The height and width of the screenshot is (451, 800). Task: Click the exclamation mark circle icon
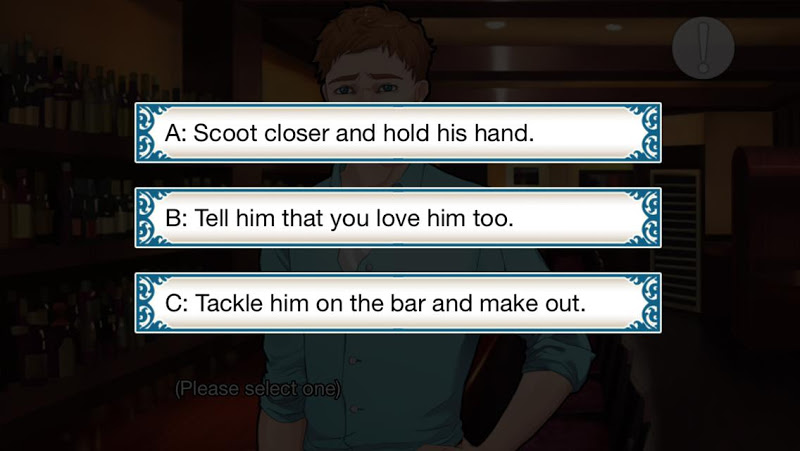[x=704, y=46]
